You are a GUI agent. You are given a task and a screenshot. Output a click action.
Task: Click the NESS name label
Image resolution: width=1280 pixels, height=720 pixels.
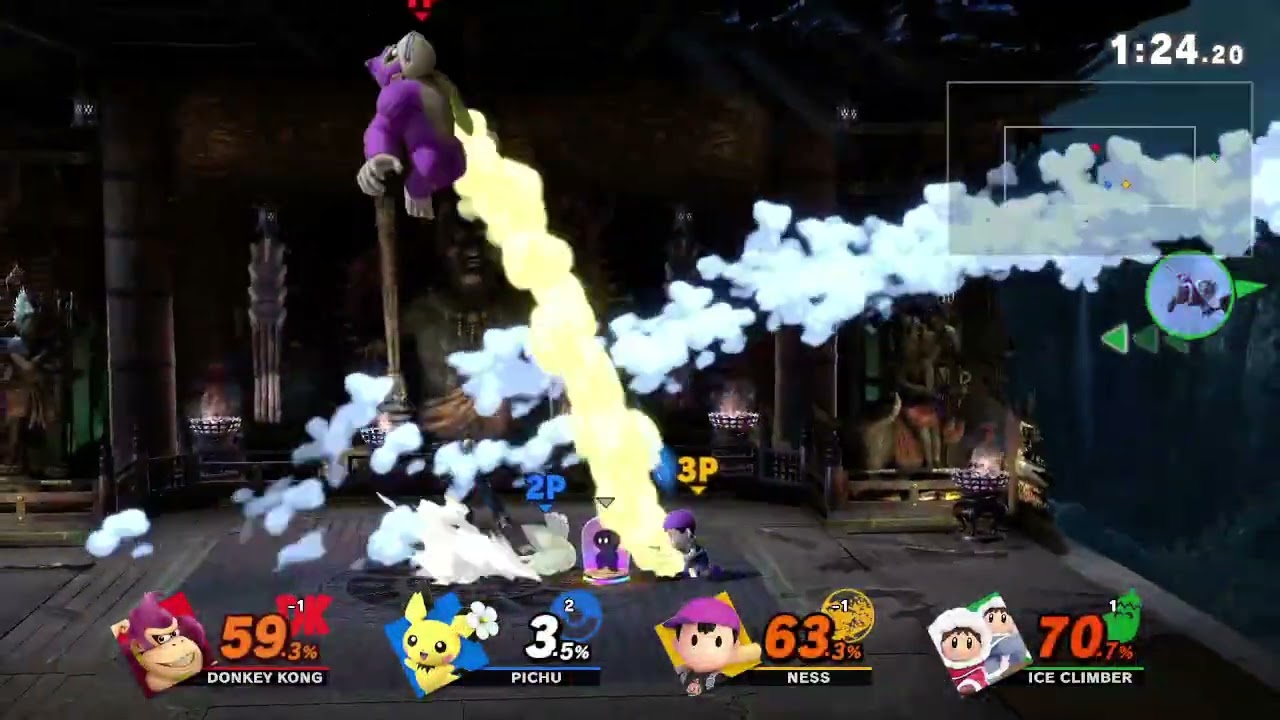tap(809, 678)
